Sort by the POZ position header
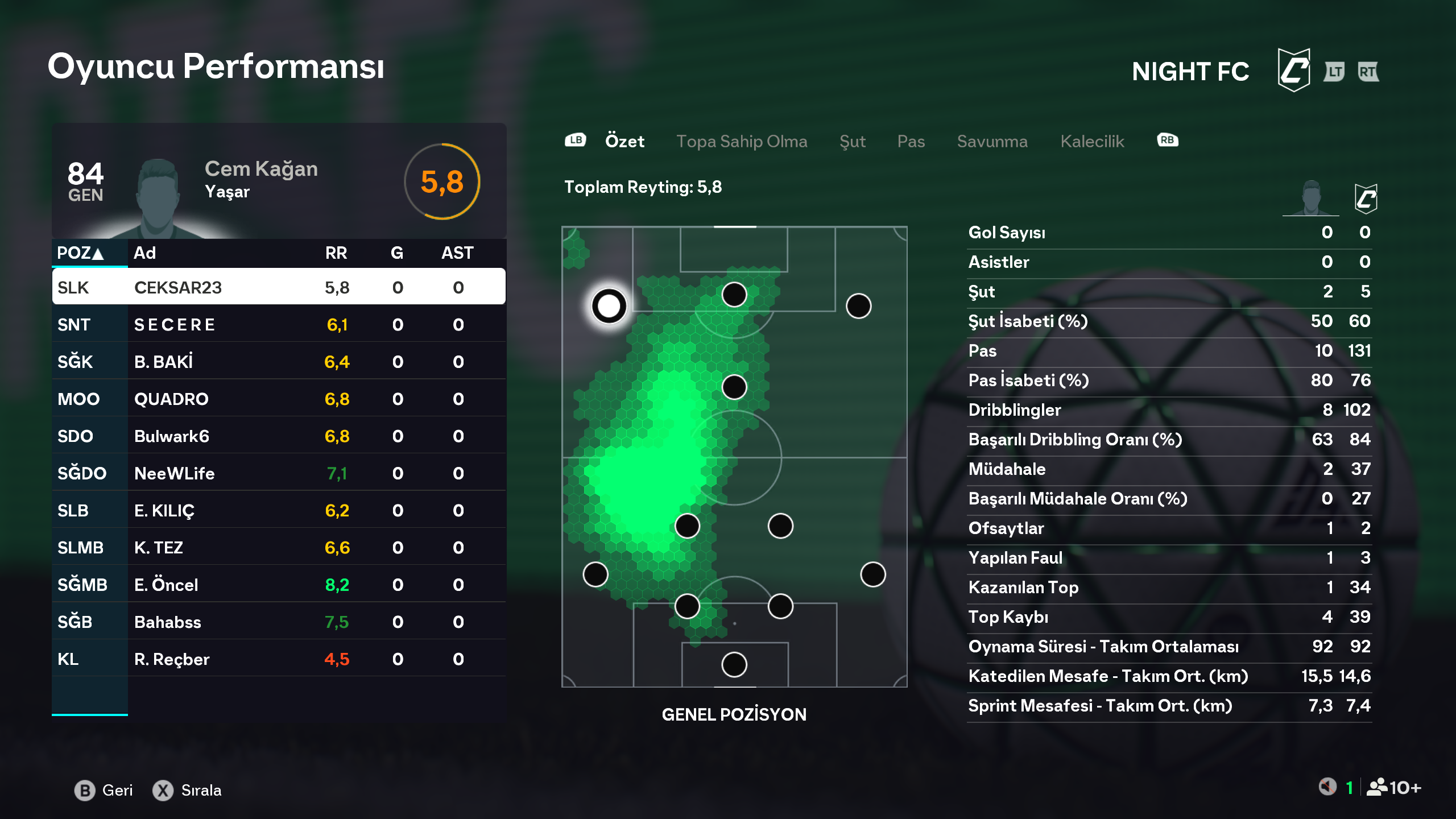 [x=80, y=253]
